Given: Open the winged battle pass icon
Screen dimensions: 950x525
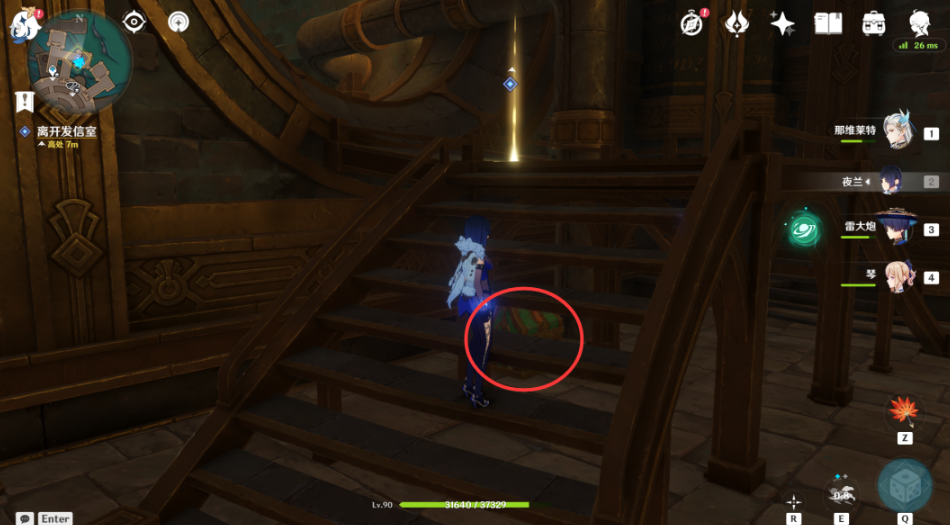Looking at the screenshot, I should pos(737,23).
